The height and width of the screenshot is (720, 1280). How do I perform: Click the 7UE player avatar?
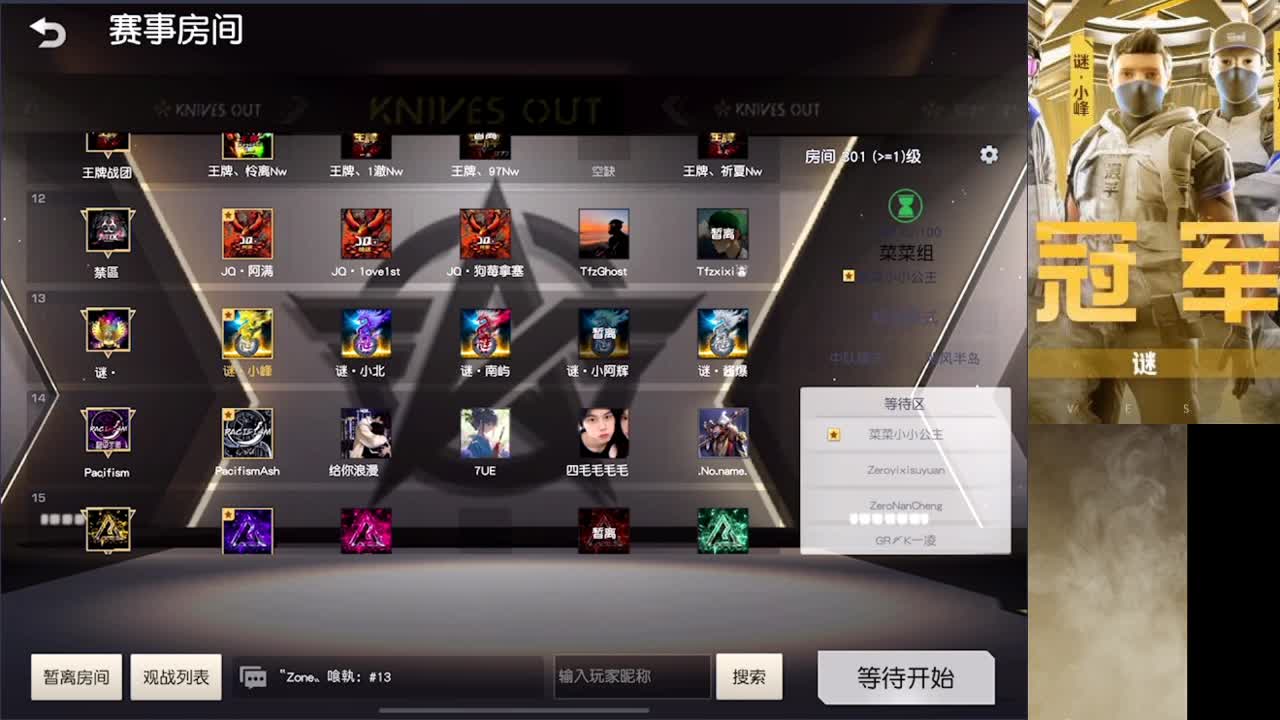tap(485, 432)
